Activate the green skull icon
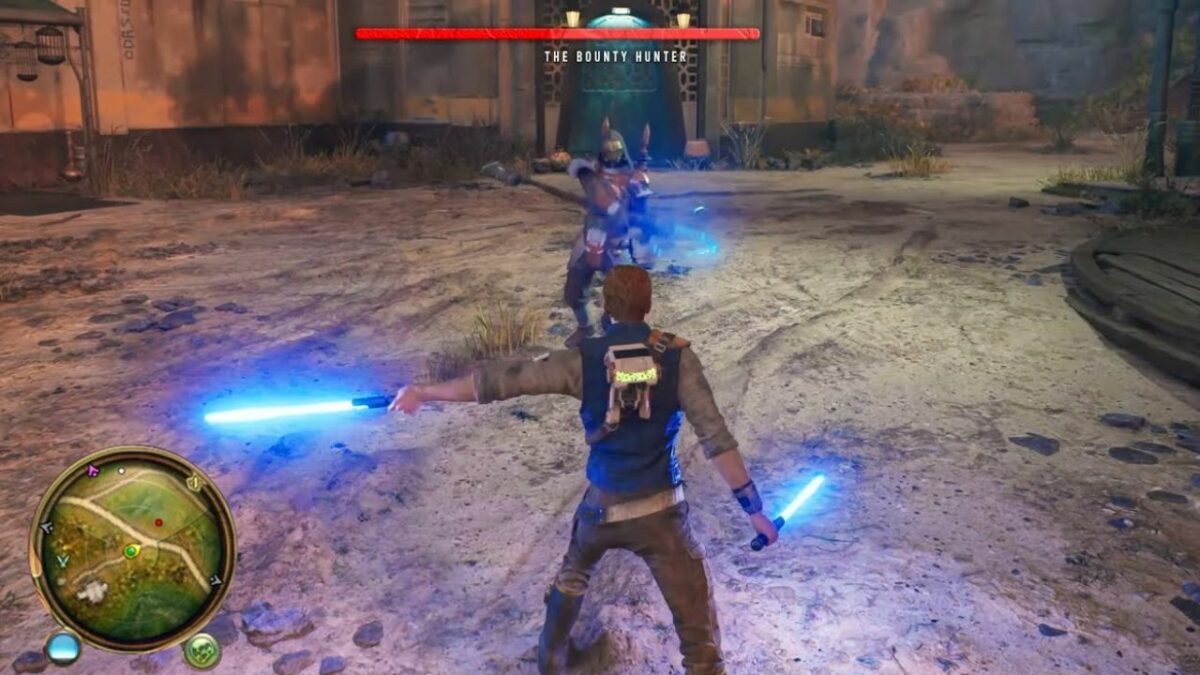1200x675 pixels. pyautogui.click(x=202, y=651)
